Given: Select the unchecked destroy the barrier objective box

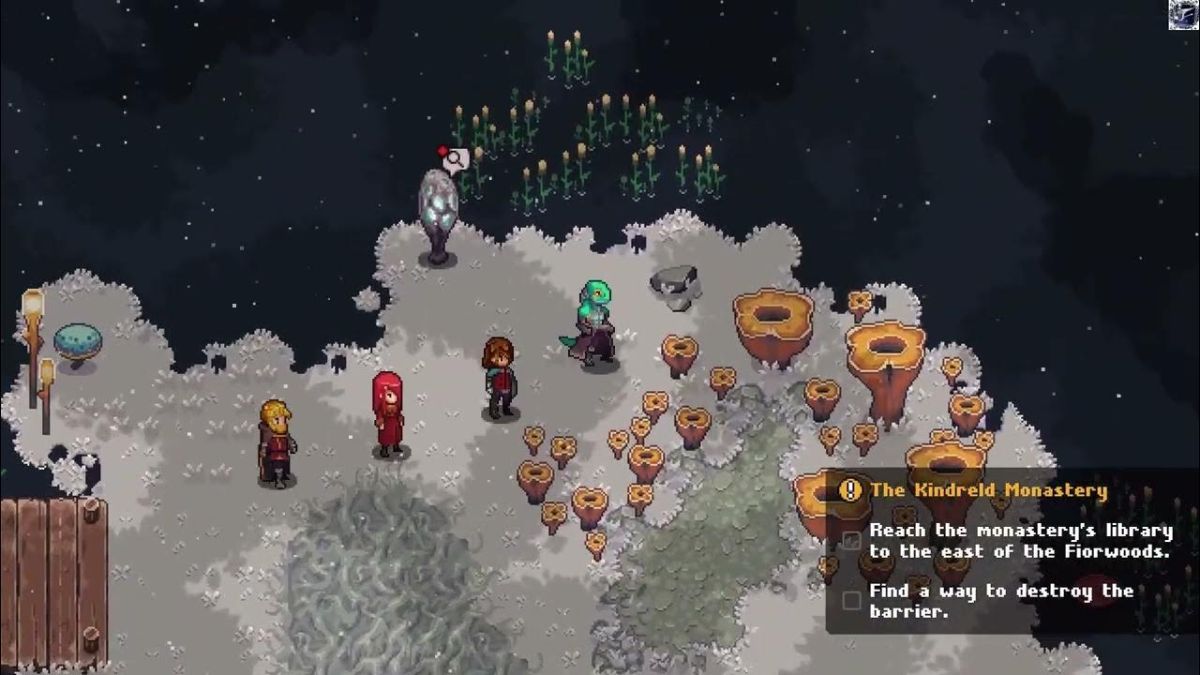Looking at the screenshot, I should coord(852,600).
